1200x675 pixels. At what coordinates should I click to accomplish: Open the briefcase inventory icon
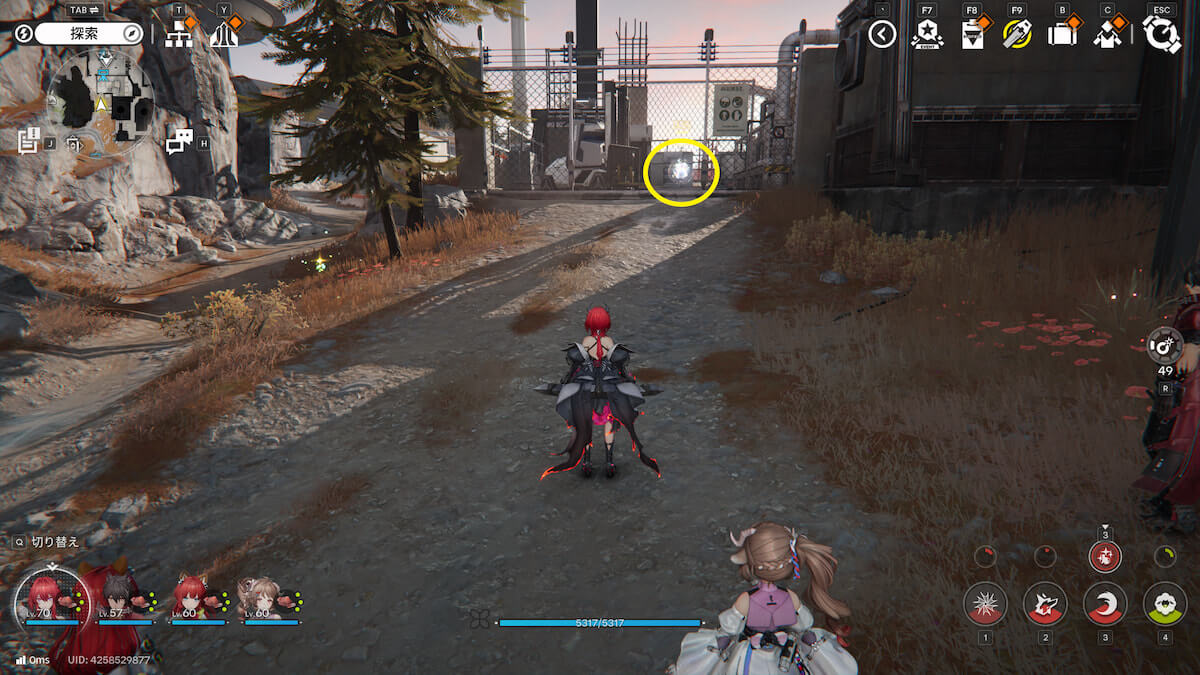pos(1062,35)
